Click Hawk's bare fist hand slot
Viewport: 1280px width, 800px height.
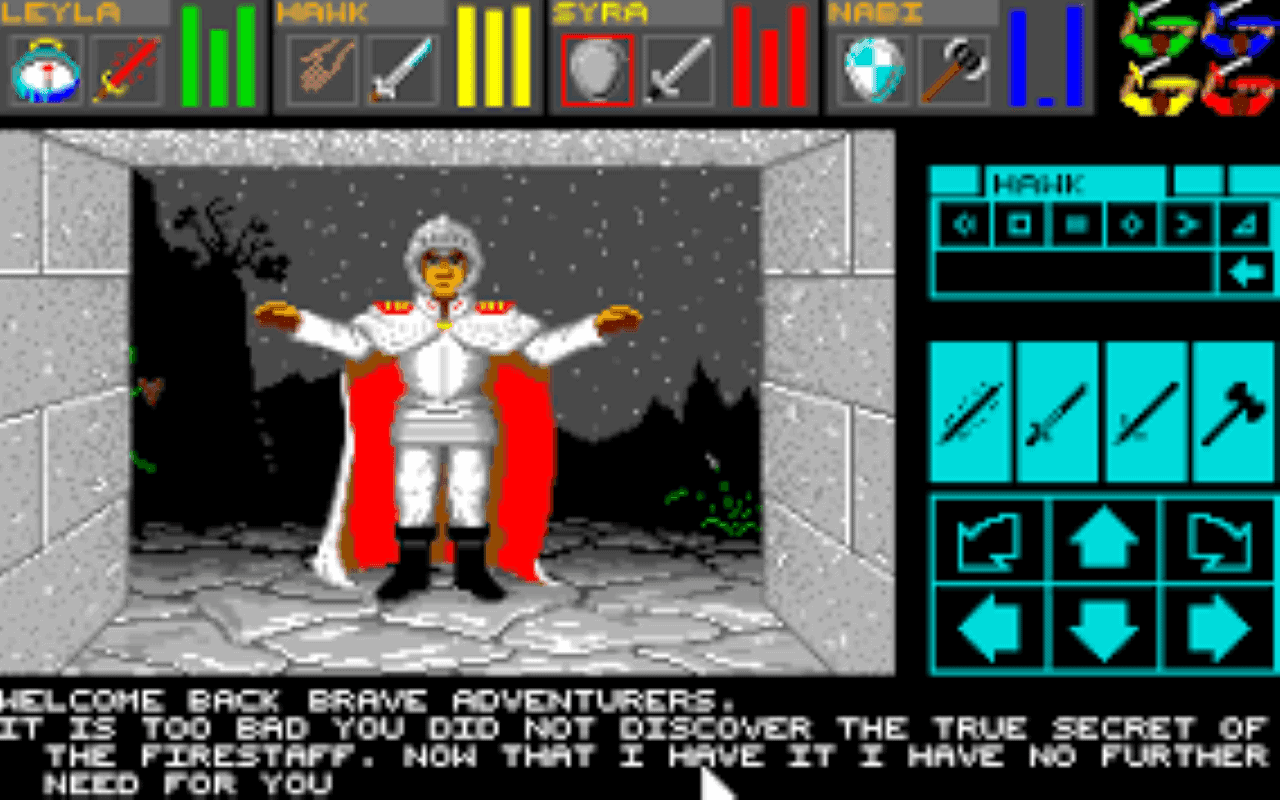point(320,68)
